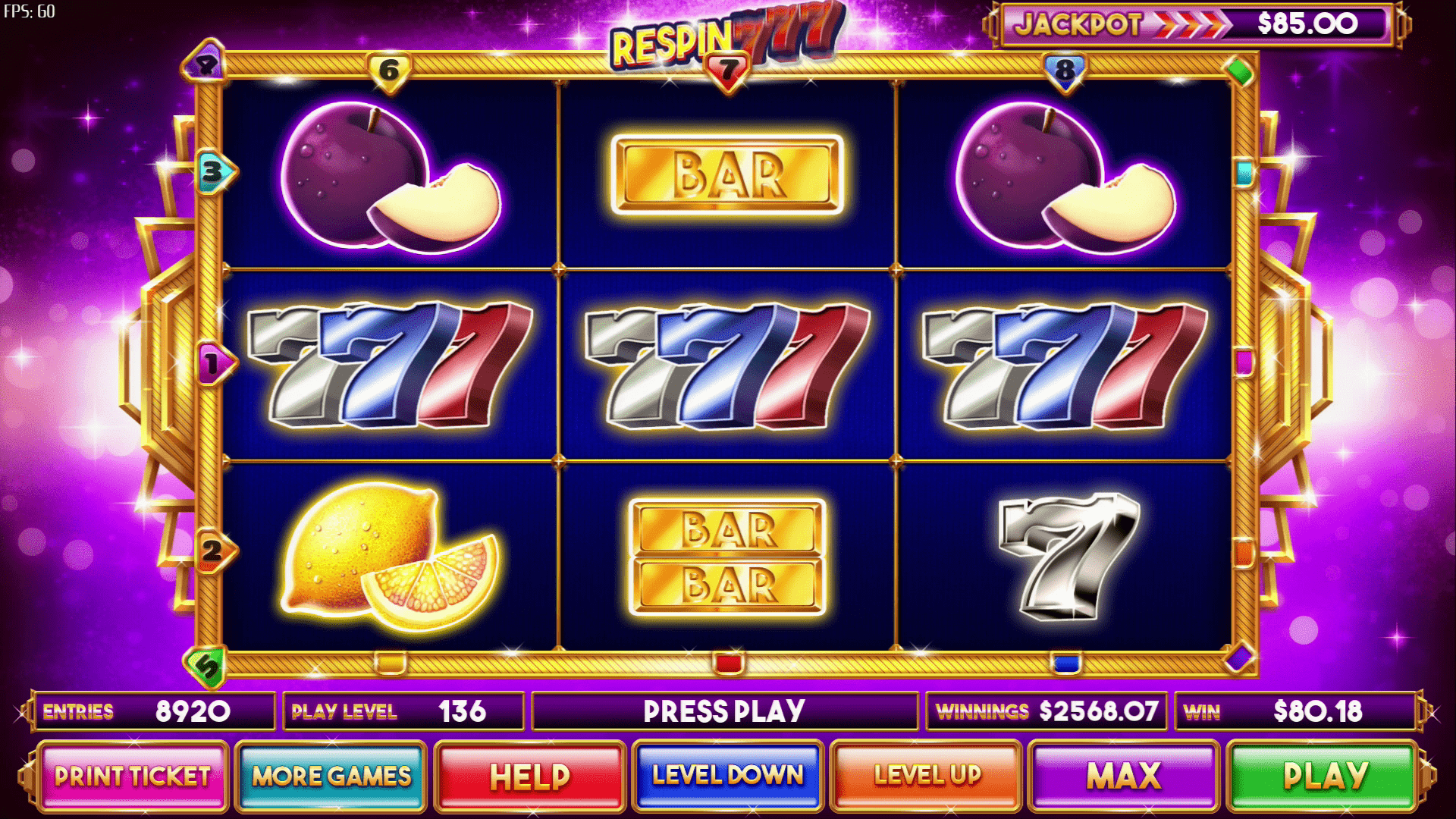Open MORE GAMES
Screen dimensions: 1456x819
(x=332, y=777)
